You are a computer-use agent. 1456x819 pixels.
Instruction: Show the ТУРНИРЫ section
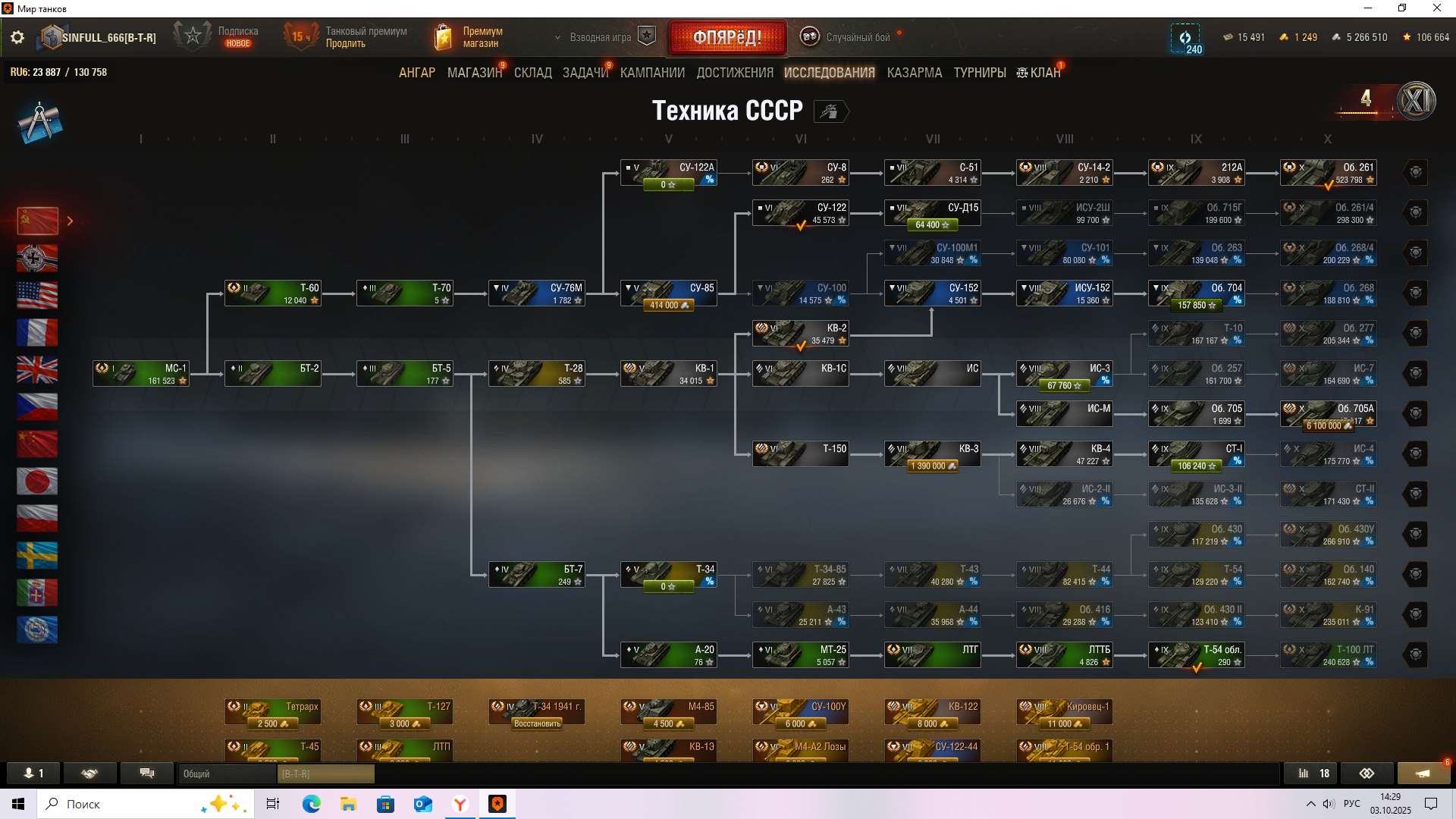(979, 73)
